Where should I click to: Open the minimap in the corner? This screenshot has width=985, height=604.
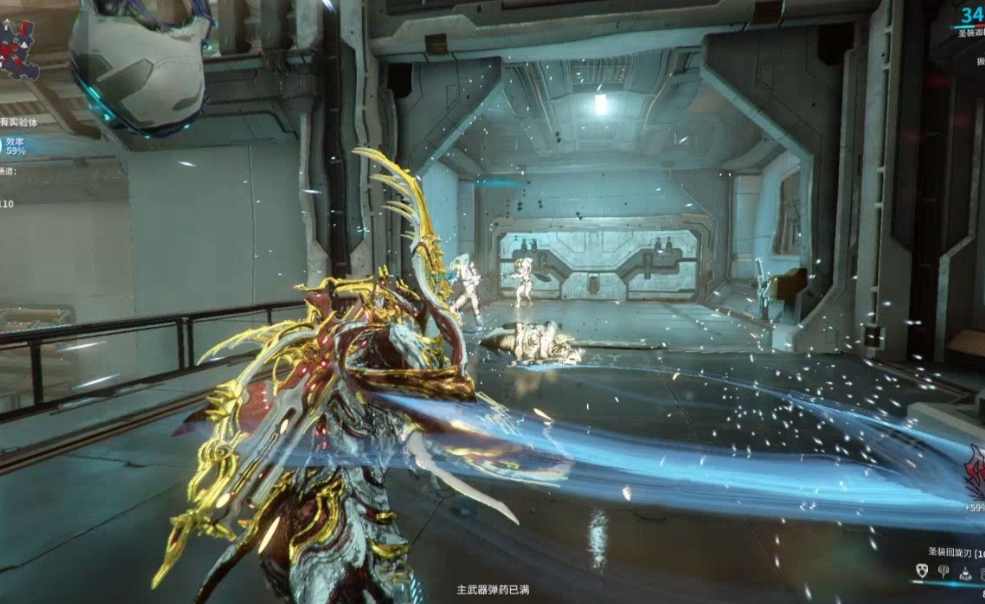[x=20, y=48]
